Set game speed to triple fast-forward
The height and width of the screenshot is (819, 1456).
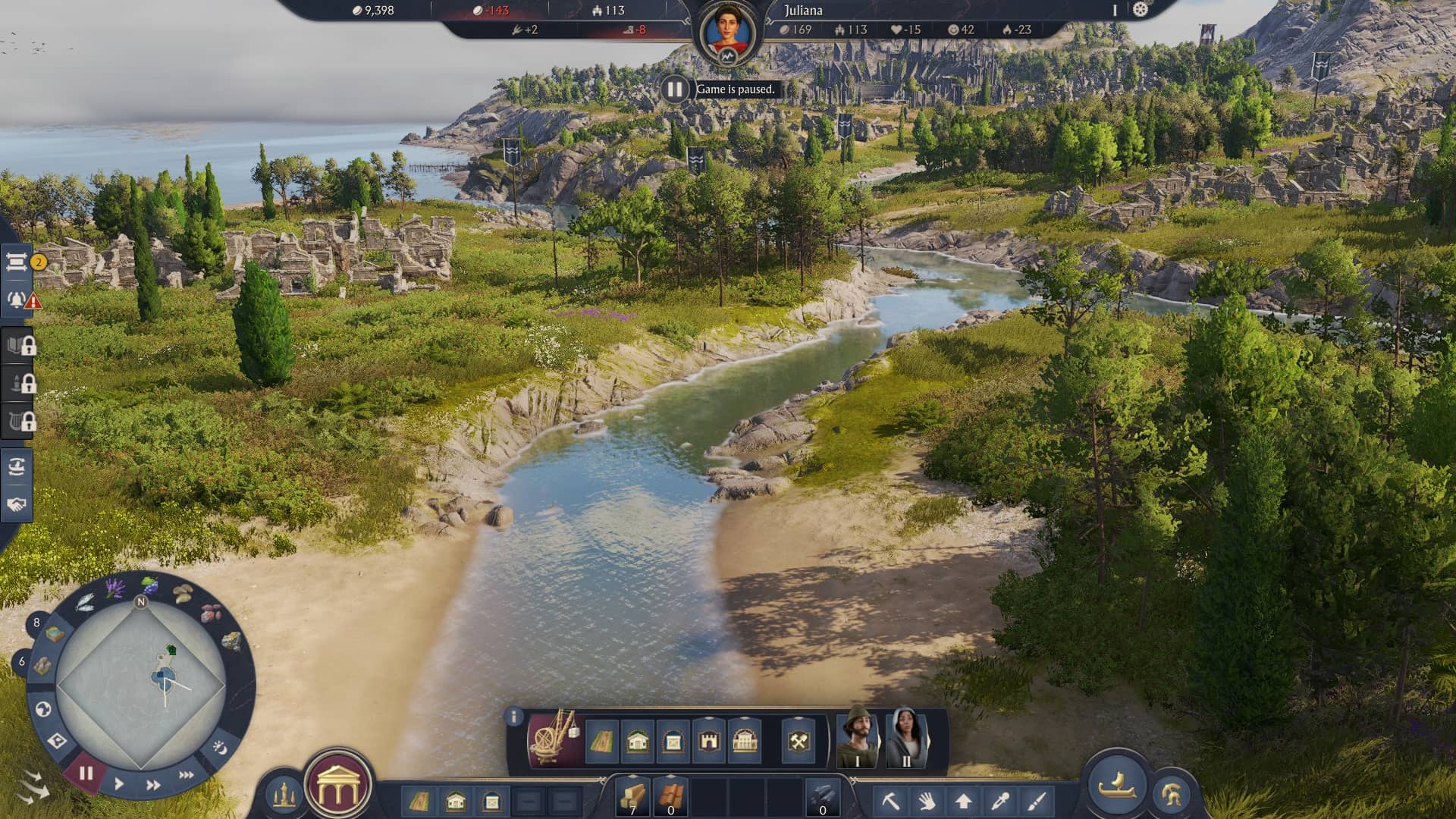click(186, 775)
